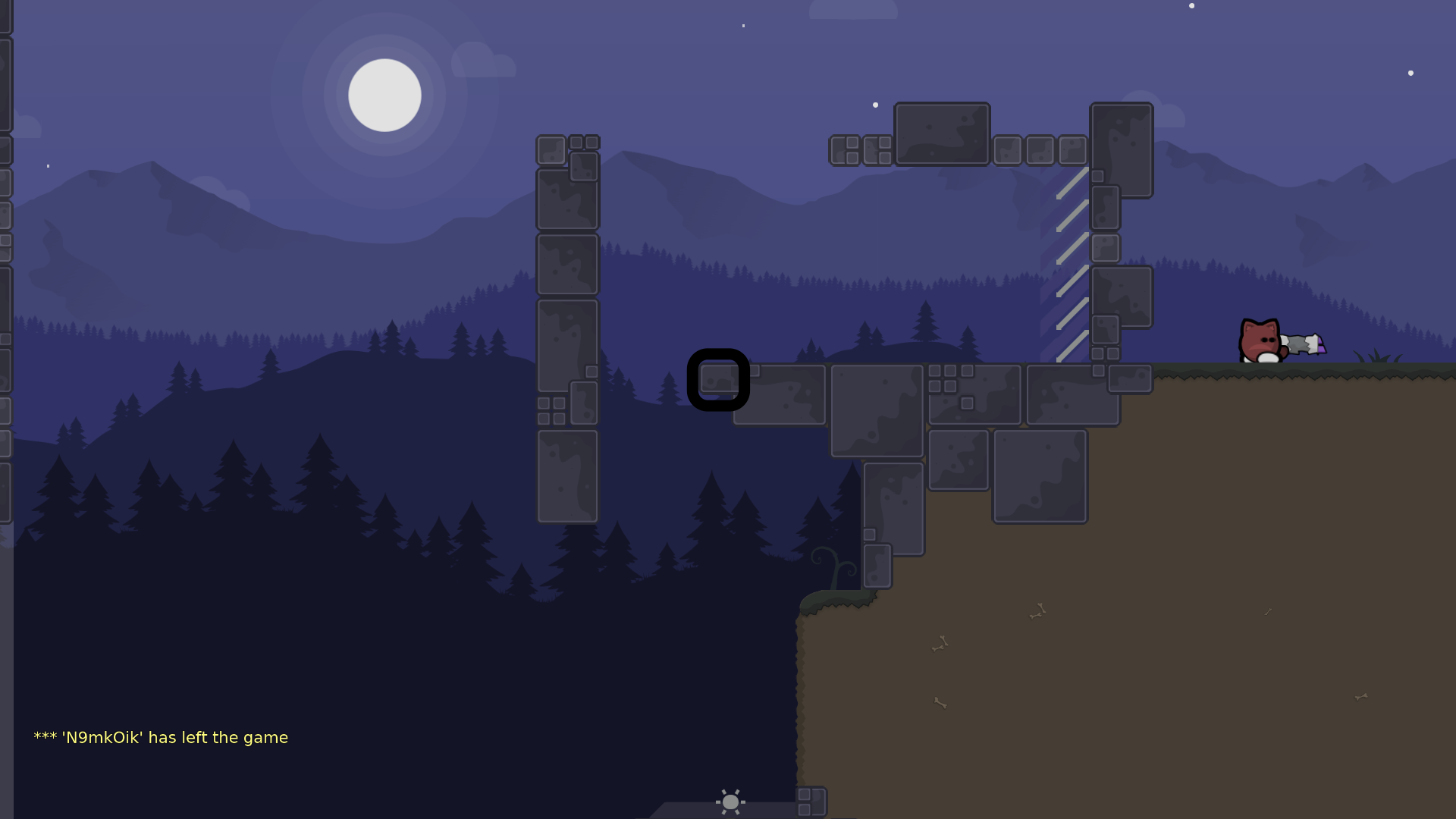1456x819 pixels.
Task: Click the chat message about N9mkOik leaving
Action: pos(160,736)
